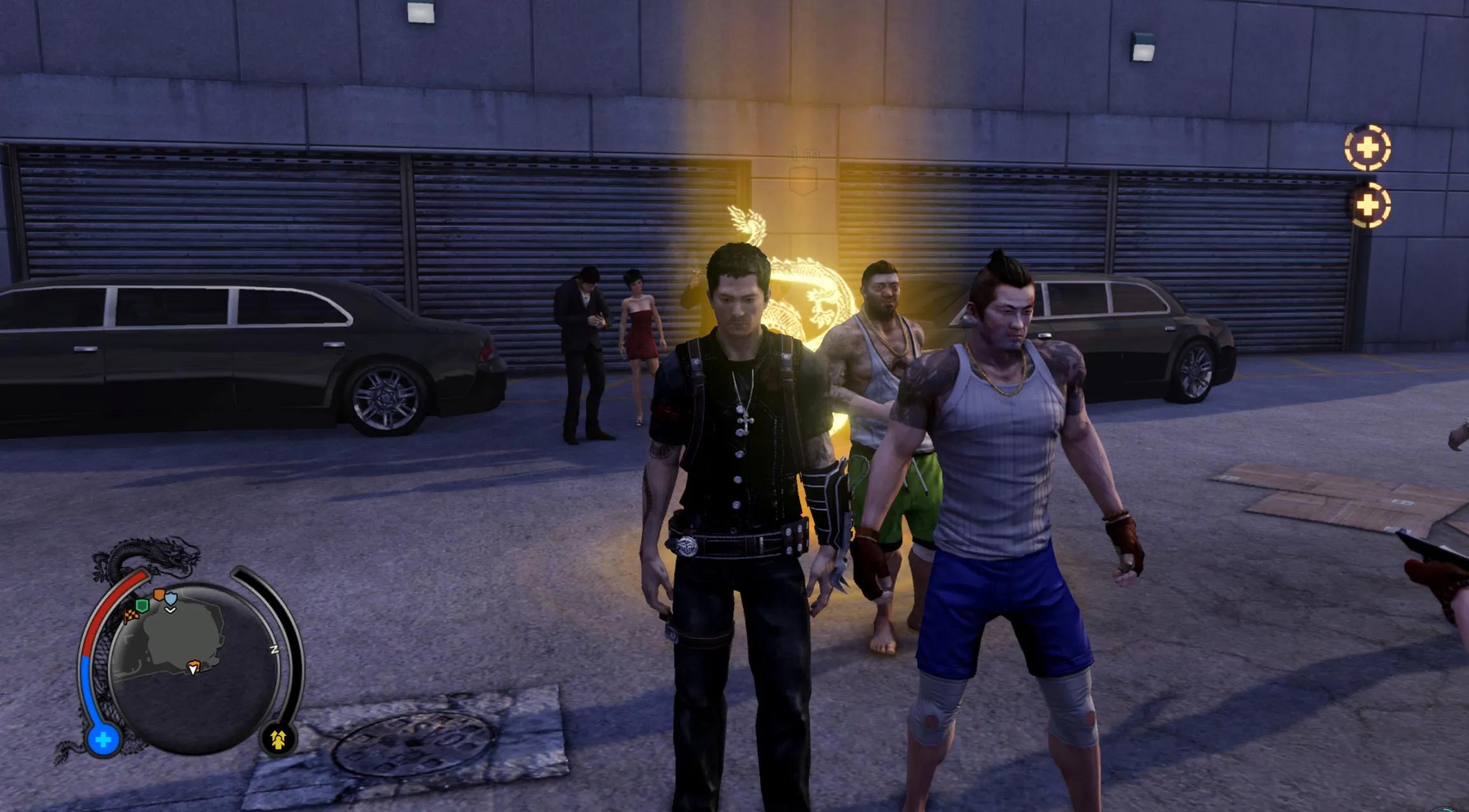Select the orange checkered flag race marker
This screenshot has width=1469, height=812.
pyautogui.click(x=132, y=615)
